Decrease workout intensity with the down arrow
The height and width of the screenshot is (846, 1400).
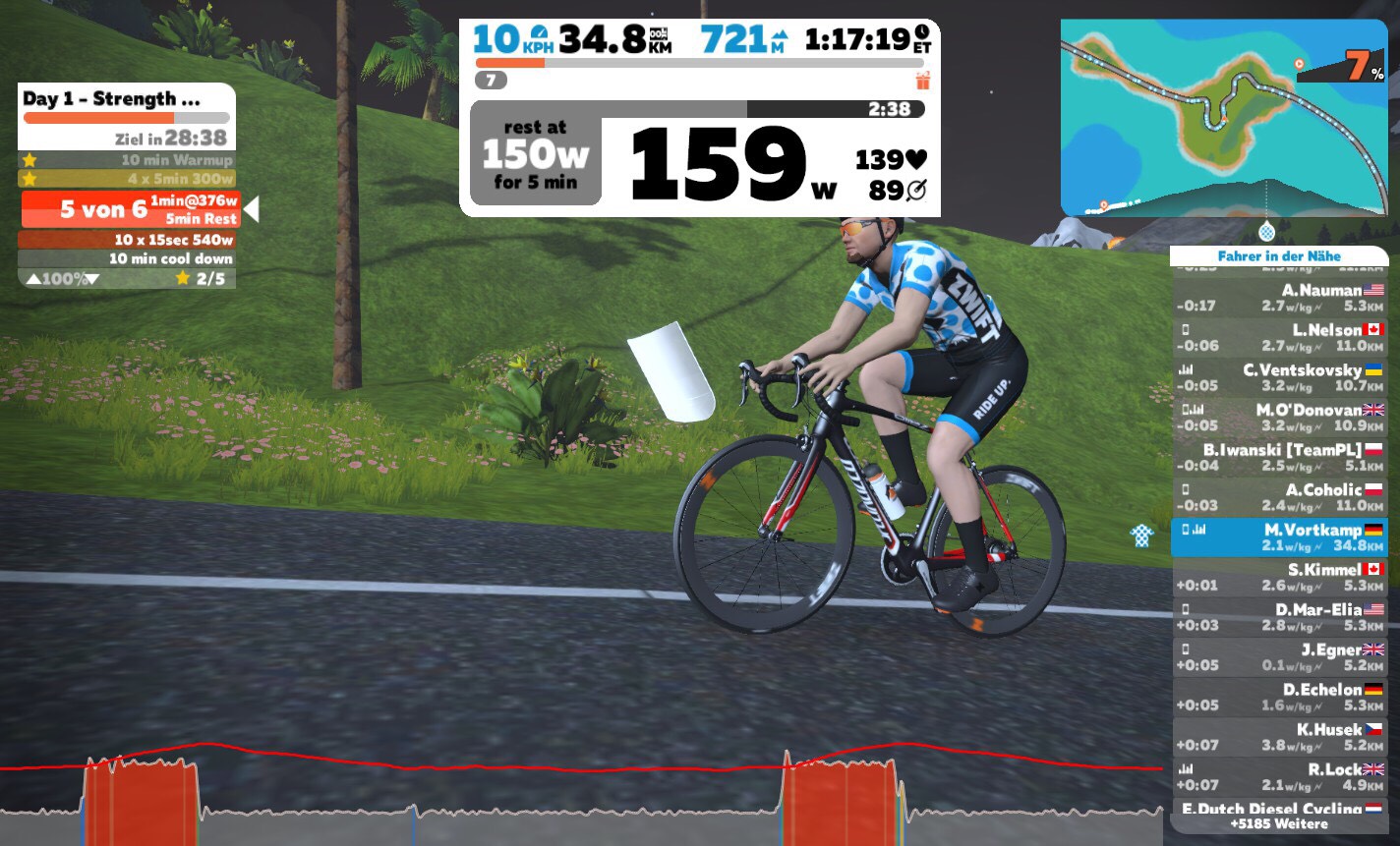coord(93,279)
